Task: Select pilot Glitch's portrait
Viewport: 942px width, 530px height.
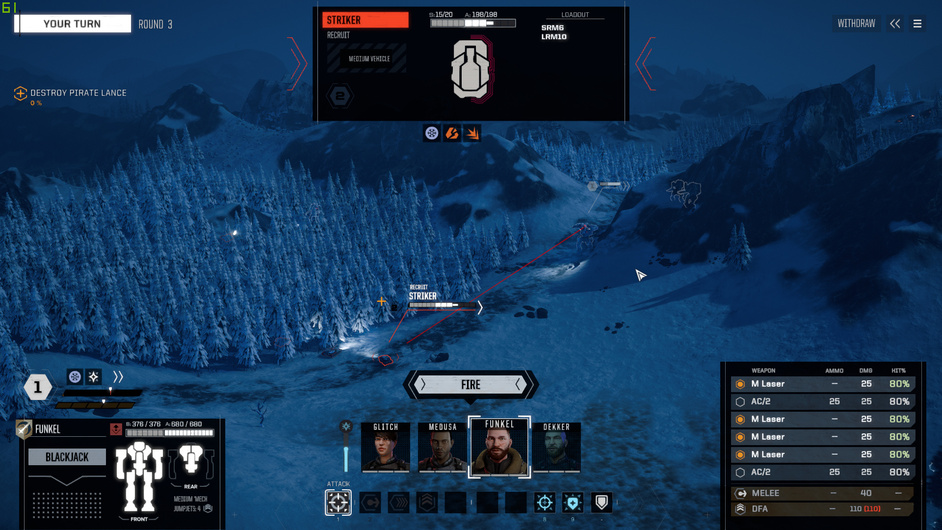Action: 385,447
